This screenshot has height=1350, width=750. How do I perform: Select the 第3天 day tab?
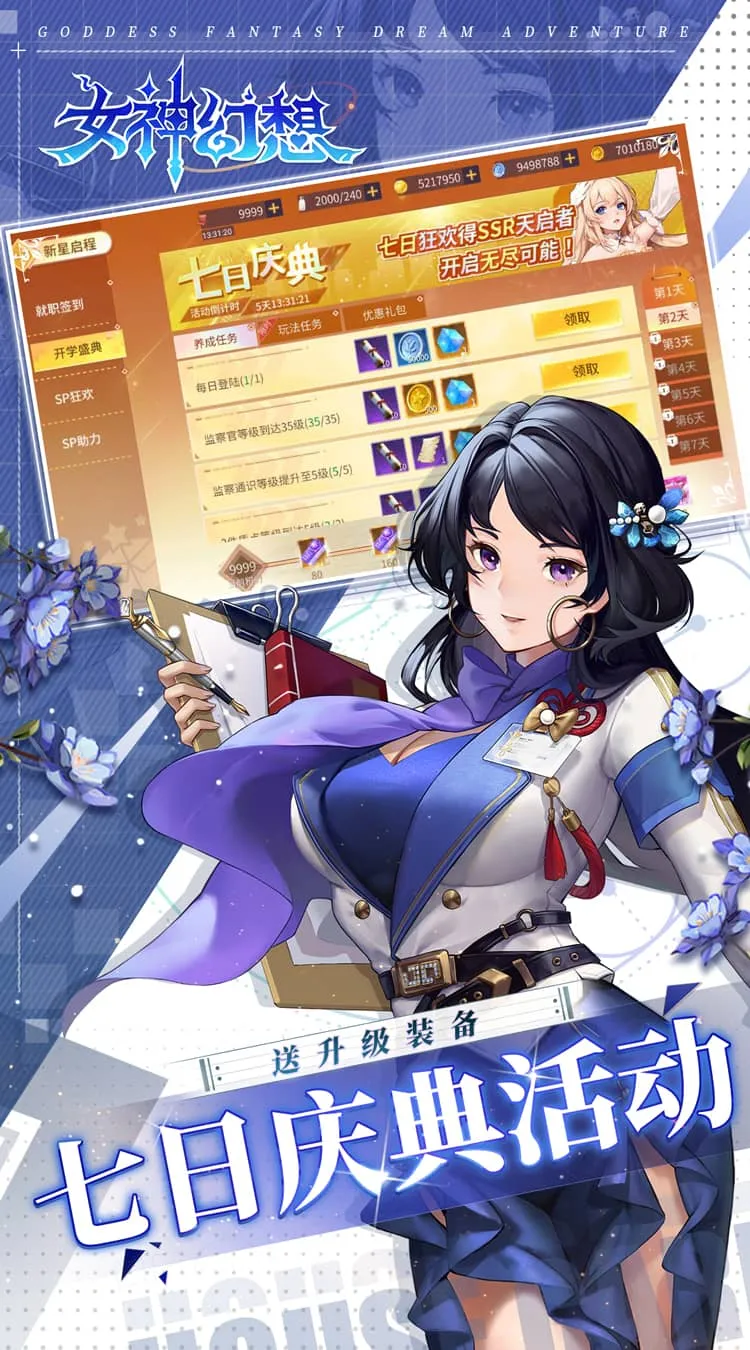coord(678,342)
